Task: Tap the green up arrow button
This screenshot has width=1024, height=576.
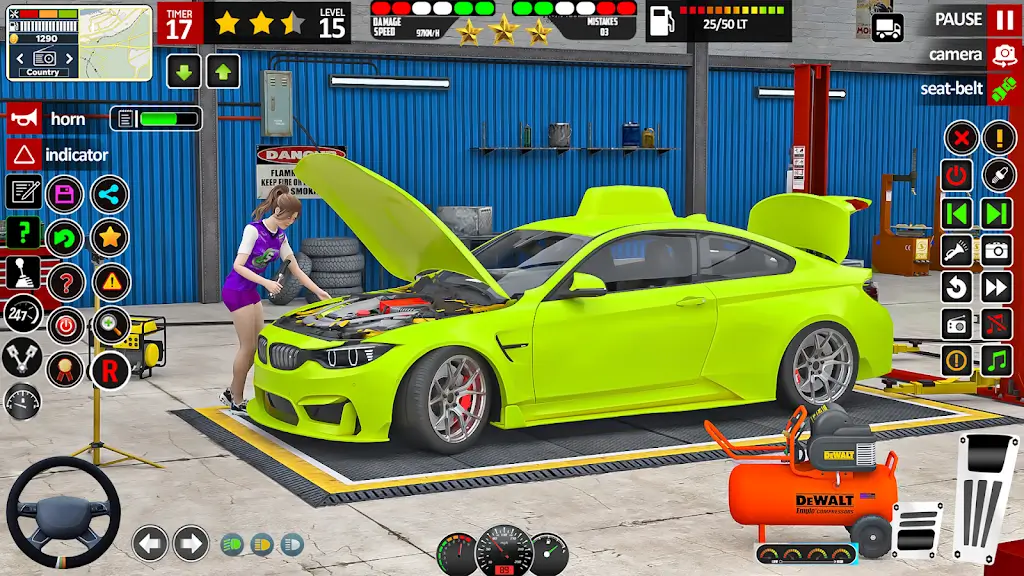Action: tap(223, 71)
